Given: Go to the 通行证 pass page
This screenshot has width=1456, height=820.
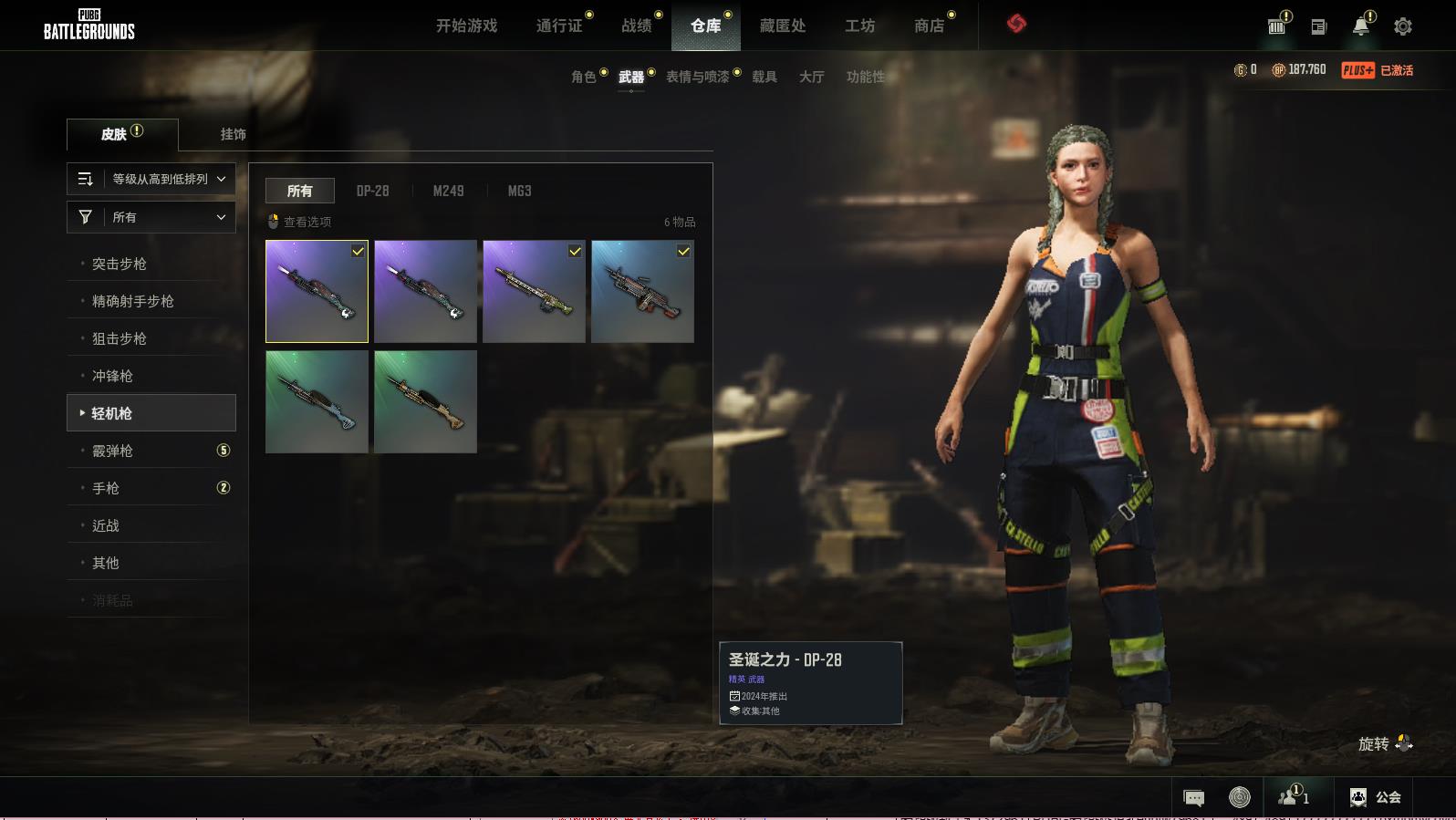Looking at the screenshot, I should 559,26.
